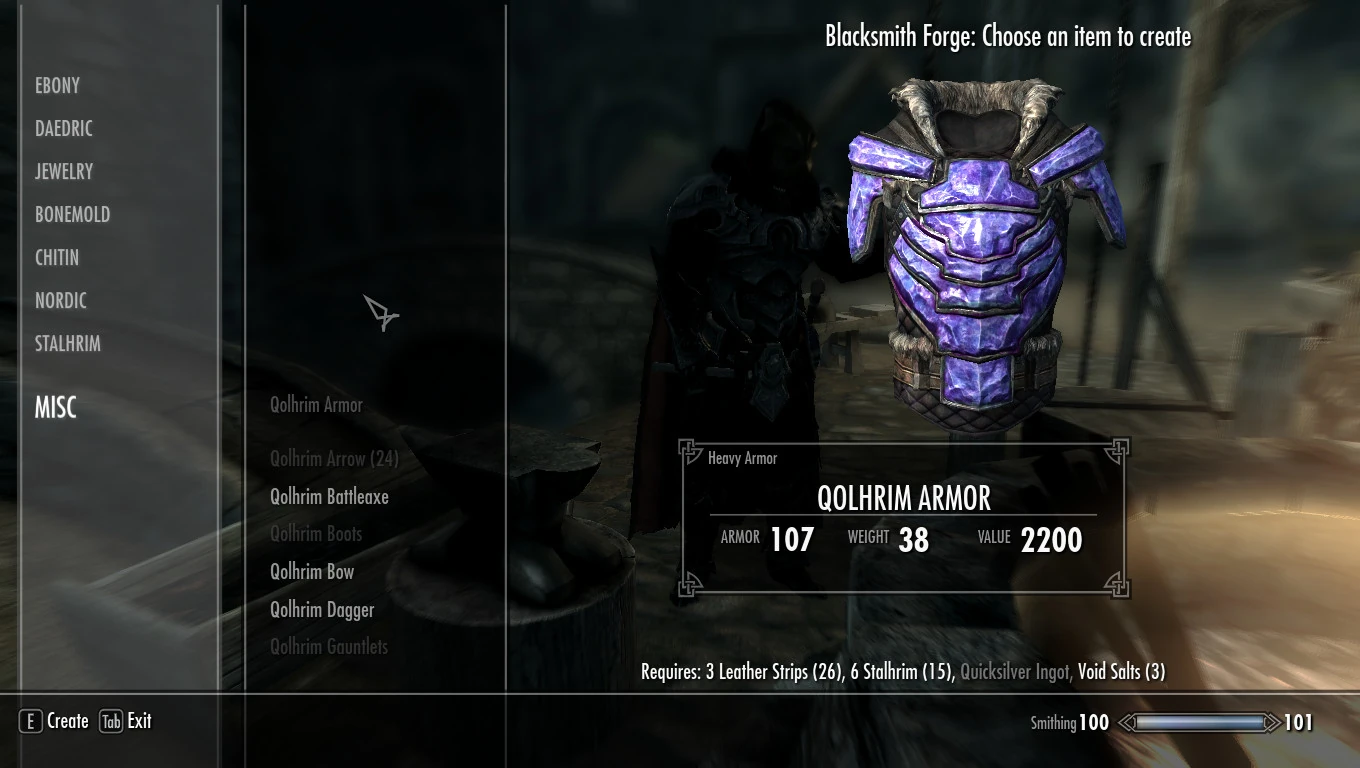
Task: Open the BONEMOLD category
Action: [71, 214]
